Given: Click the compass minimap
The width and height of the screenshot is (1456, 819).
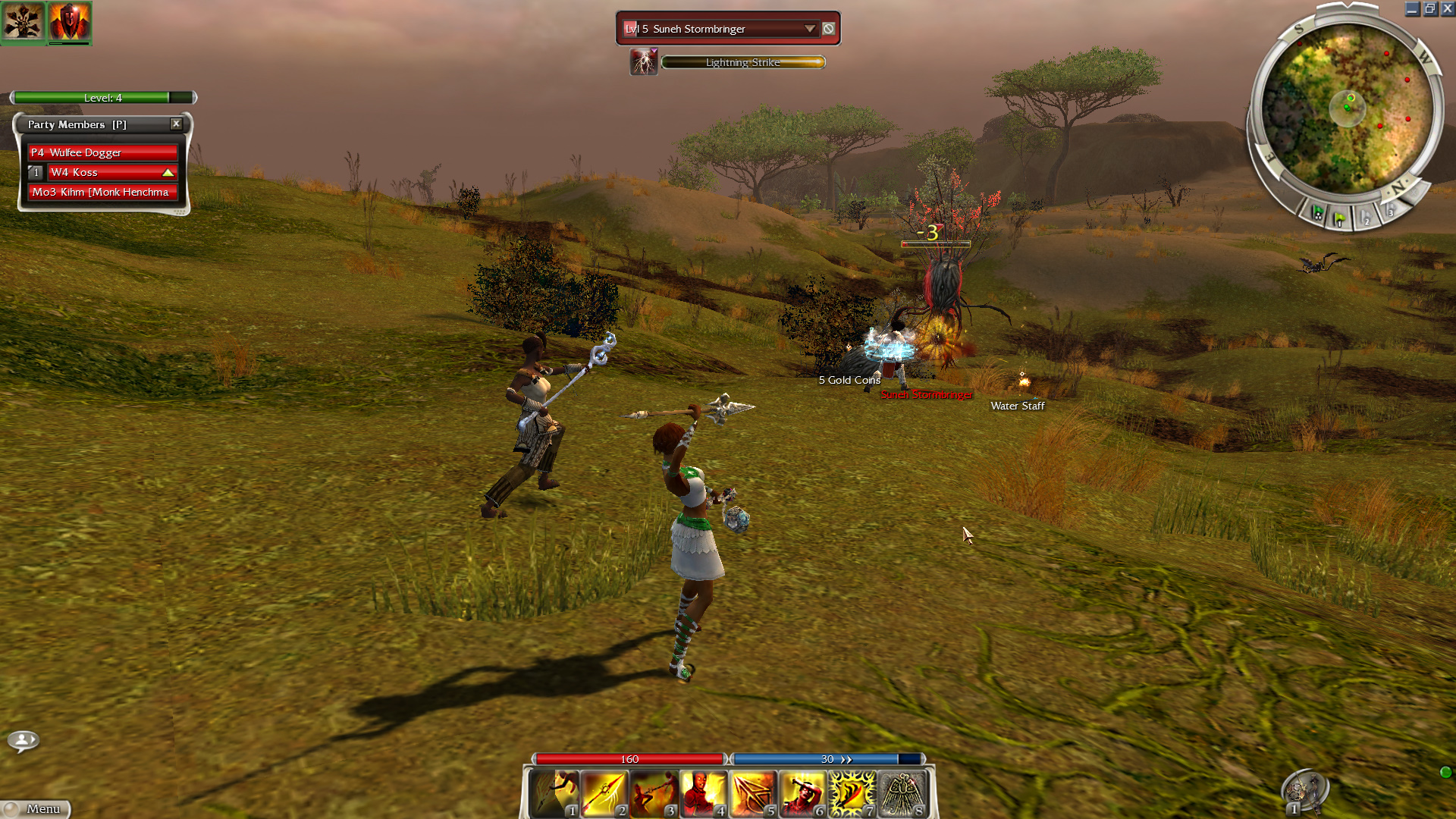Looking at the screenshot, I should tap(1347, 111).
